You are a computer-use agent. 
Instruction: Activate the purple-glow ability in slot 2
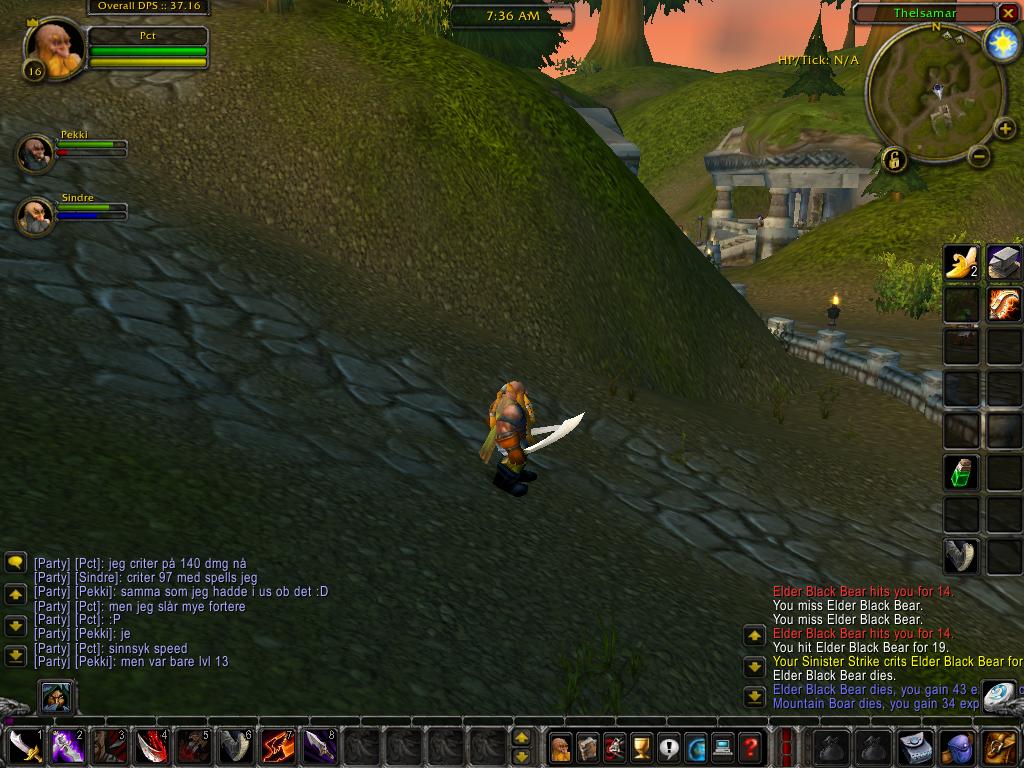67,746
